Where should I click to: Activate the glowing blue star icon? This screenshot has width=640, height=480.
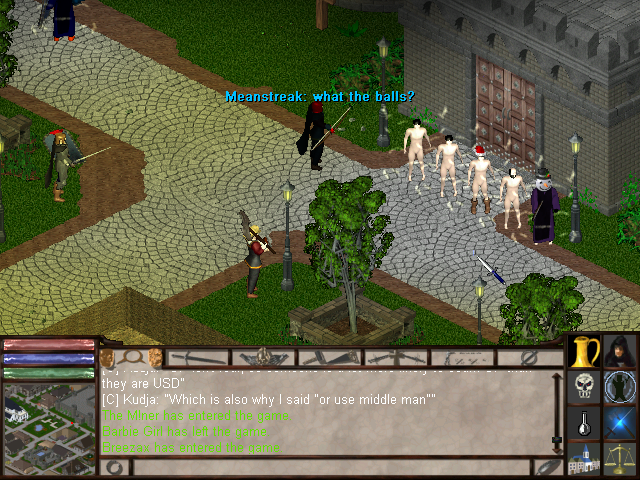pyautogui.click(x=621, y=423)
